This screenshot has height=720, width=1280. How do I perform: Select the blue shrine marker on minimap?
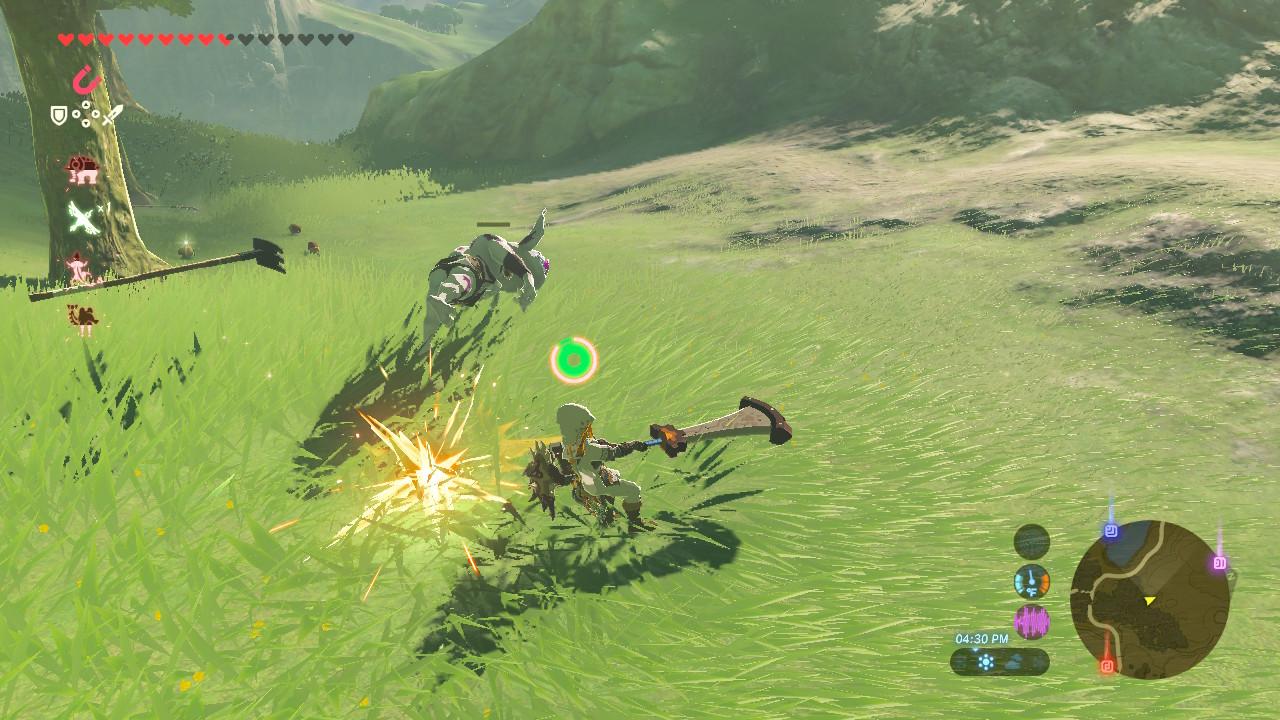click(x=1110, y=531)
